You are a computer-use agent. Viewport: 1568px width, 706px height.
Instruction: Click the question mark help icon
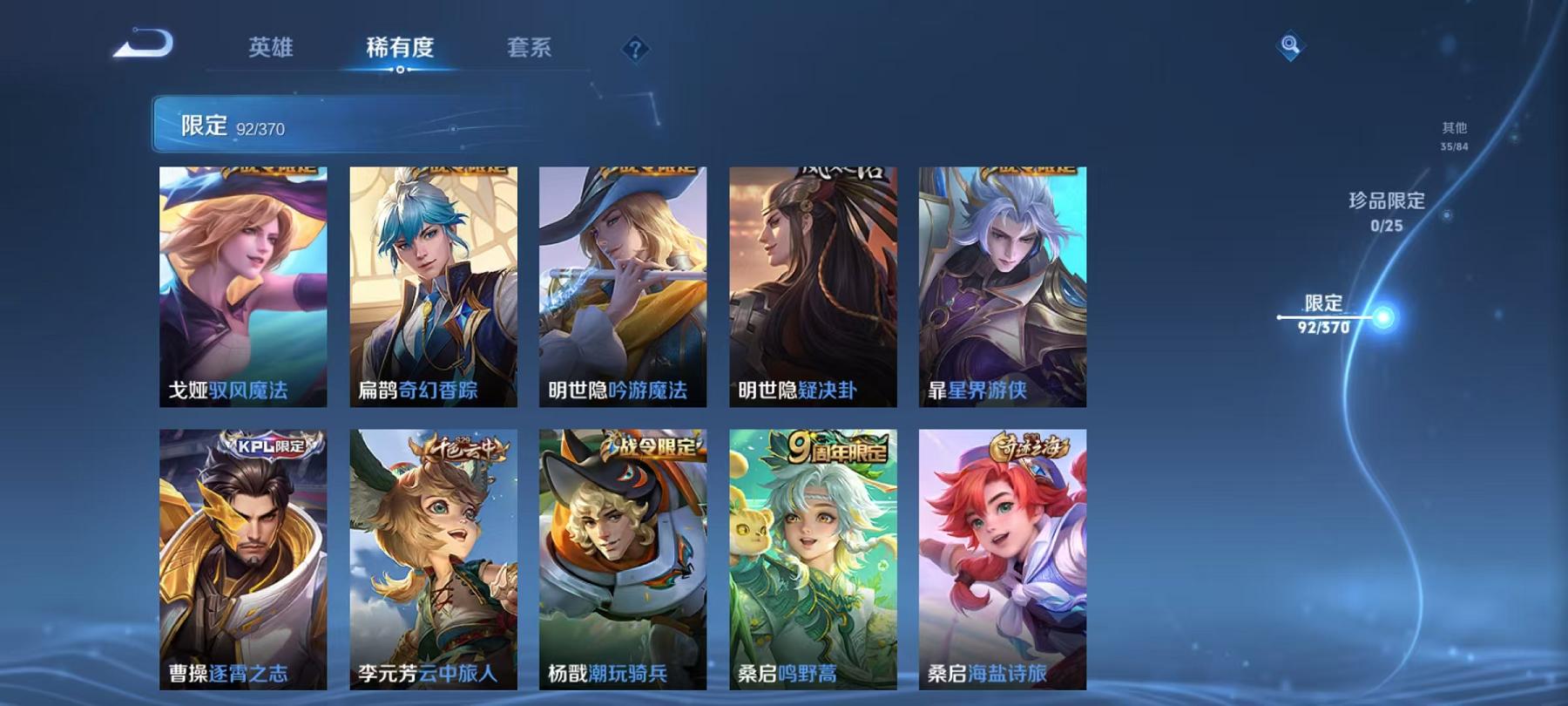[637, 48]
